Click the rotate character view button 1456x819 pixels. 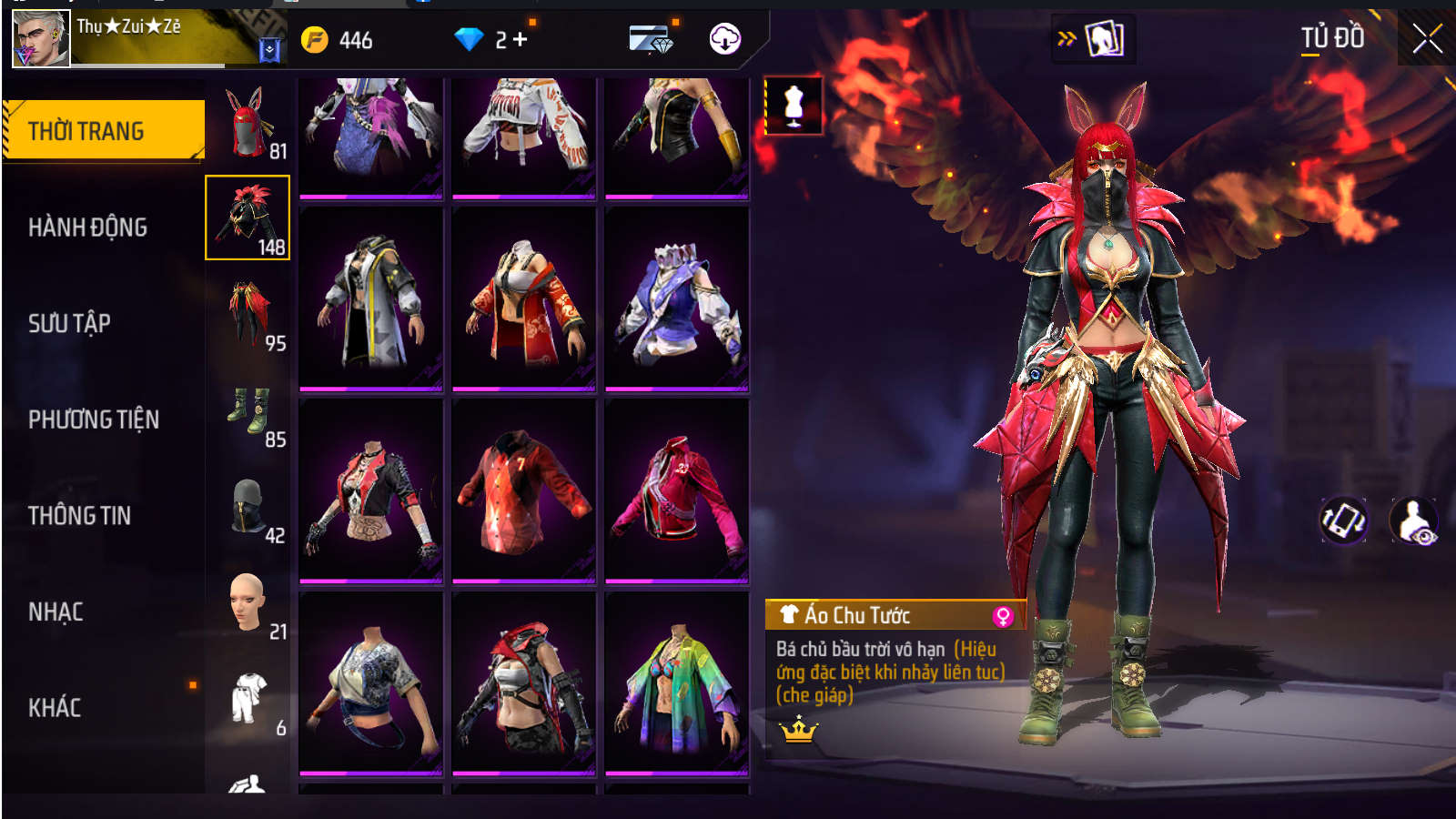(1343, 521)
